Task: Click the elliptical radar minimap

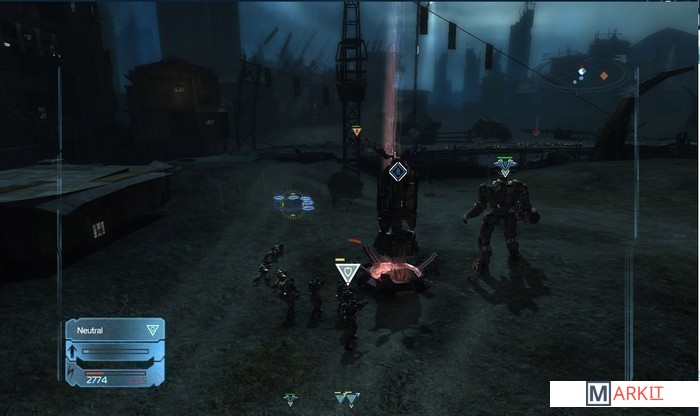Action: point(584,74)
